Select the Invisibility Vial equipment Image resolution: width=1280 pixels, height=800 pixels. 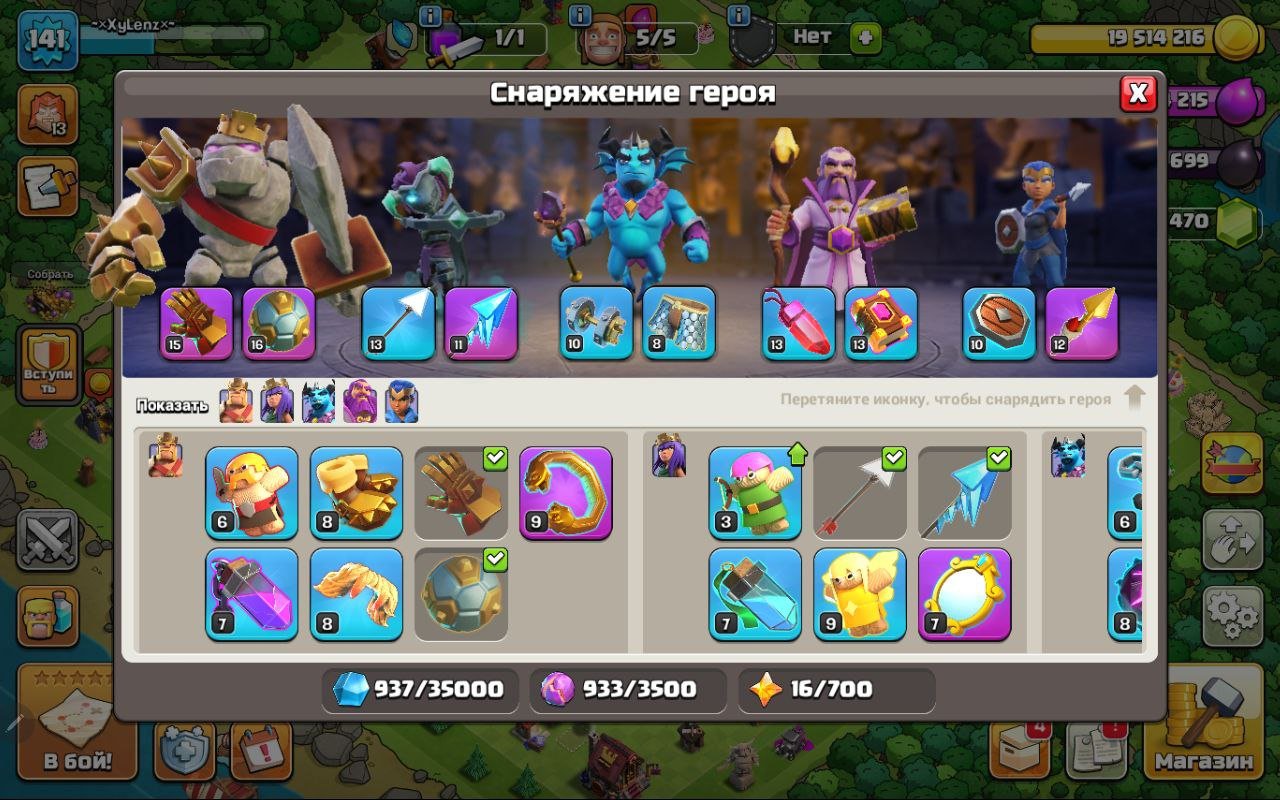click(753, 595)
